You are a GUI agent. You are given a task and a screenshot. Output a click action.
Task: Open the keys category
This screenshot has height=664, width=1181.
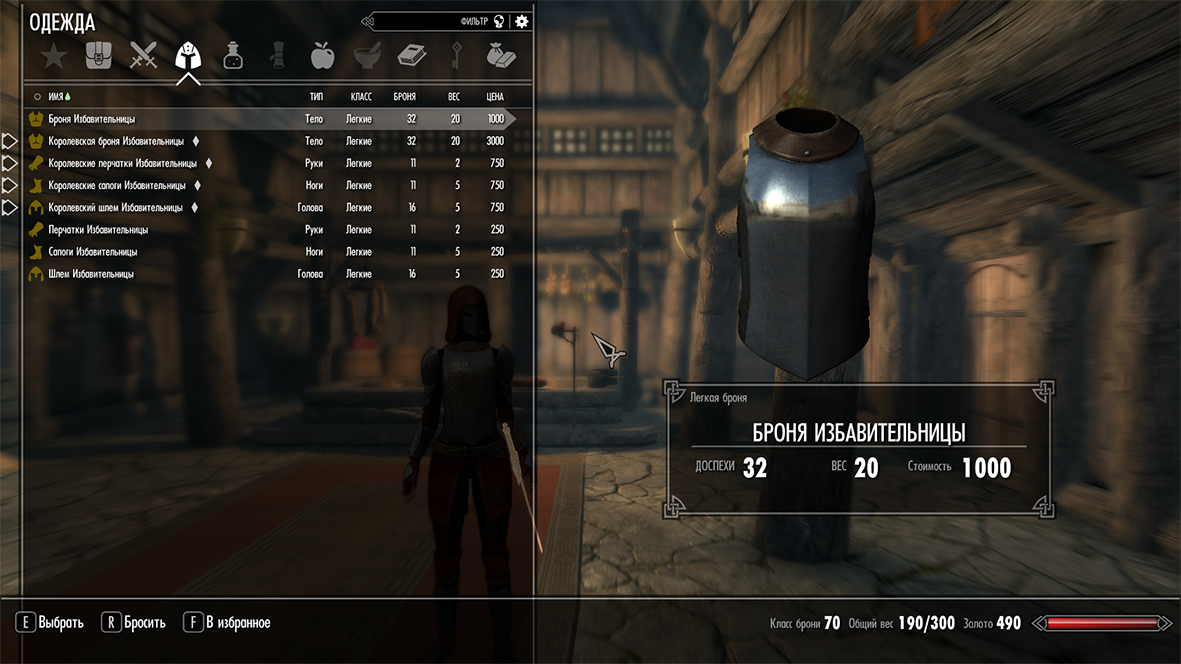[456, 56]
